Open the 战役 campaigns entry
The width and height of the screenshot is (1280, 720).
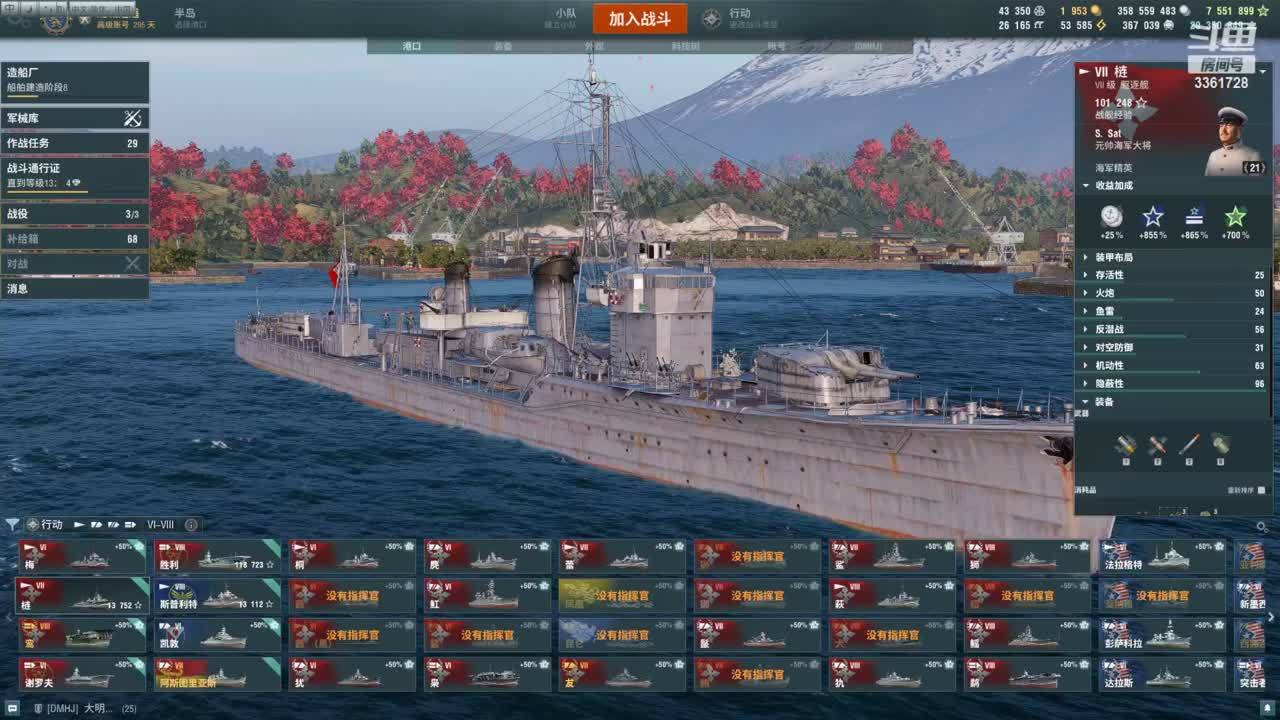(x=75, y=214)
